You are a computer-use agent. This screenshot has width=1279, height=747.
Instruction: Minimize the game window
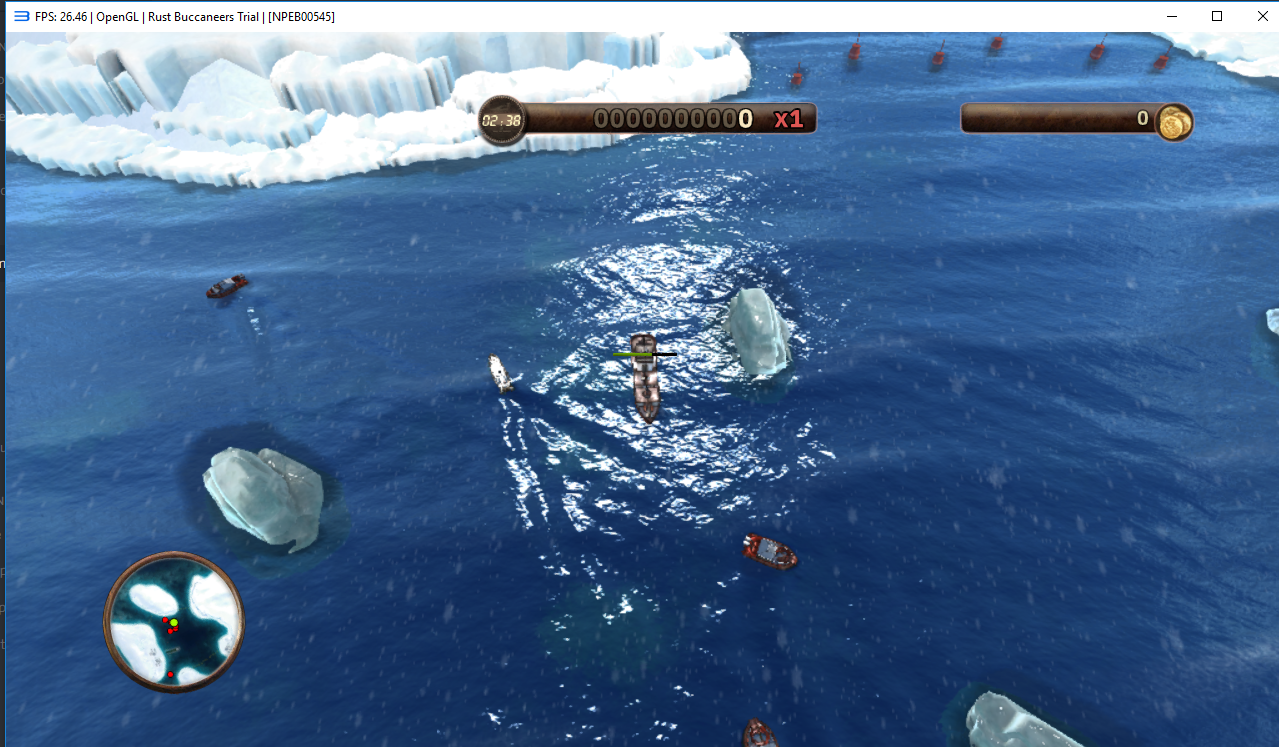tap(1173, 16)
